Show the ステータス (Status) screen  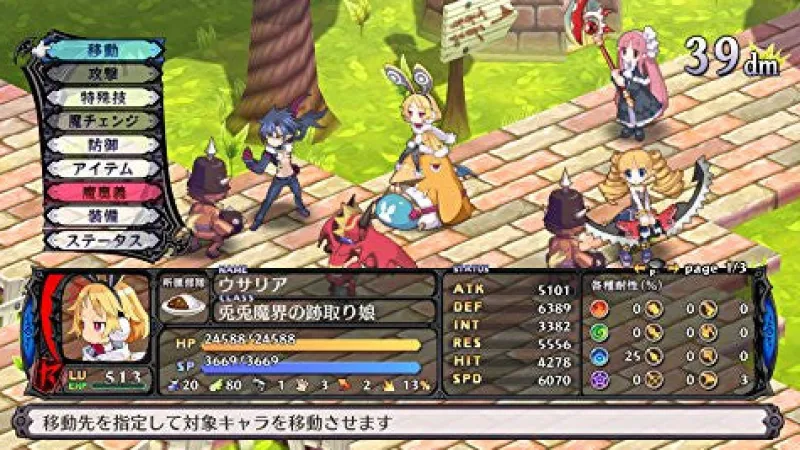coord(104,240)
